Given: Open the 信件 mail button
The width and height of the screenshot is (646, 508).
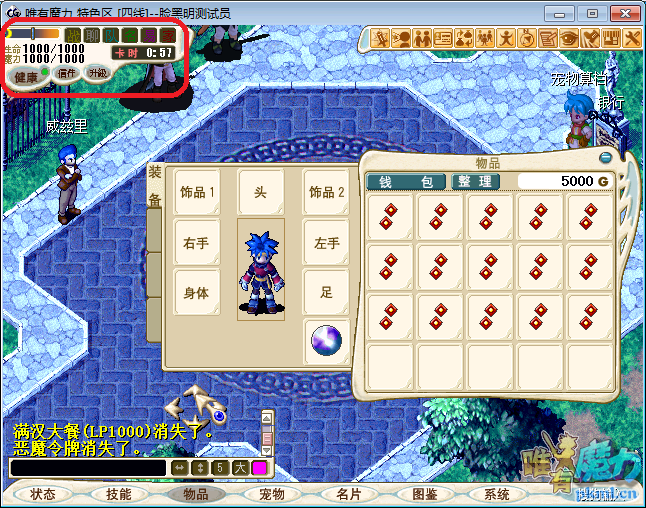Looking at the screenshot, I should point(67,74).
